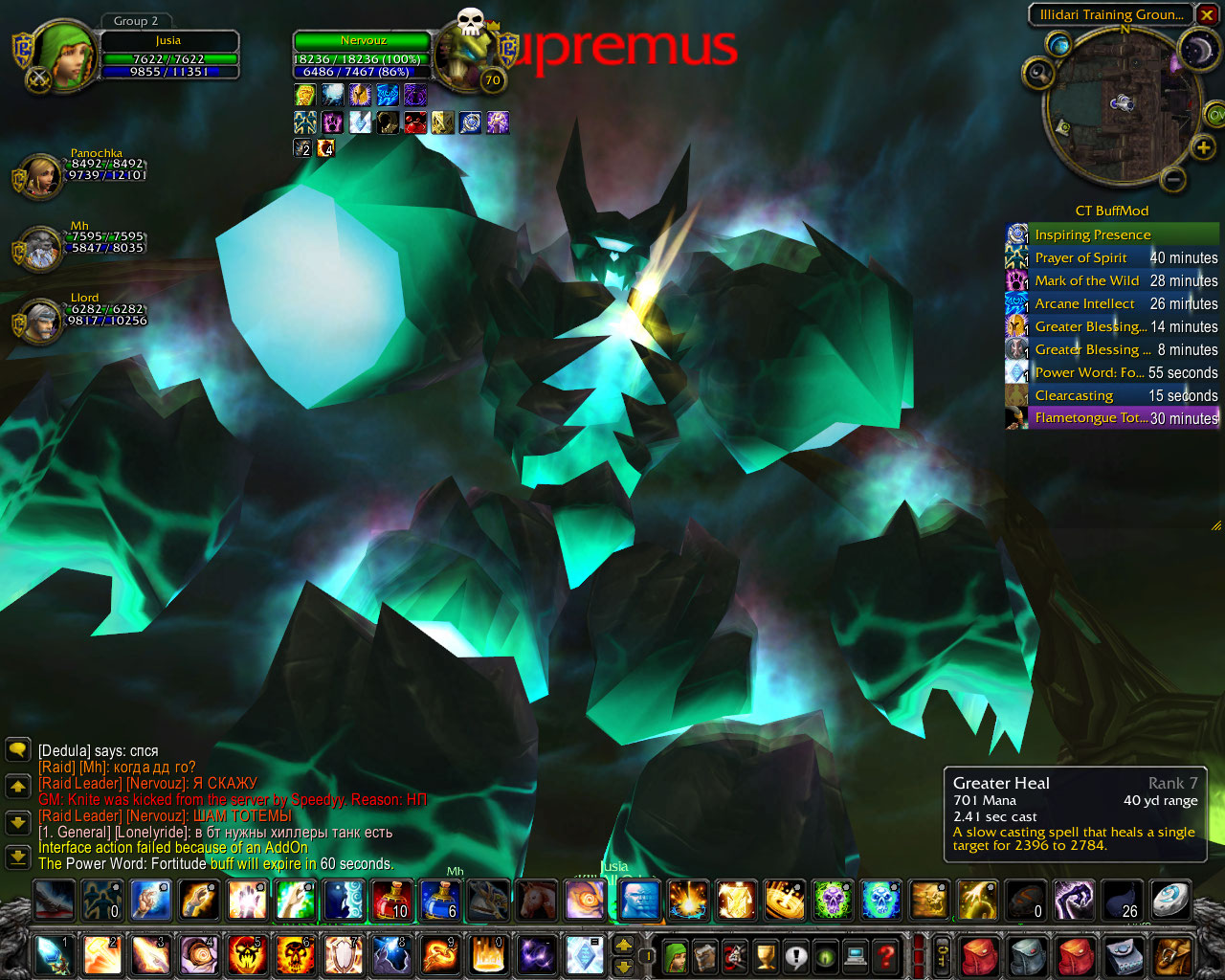Use the blue mana potion slot
1225x980 pixels.
[x=440, y=901]
